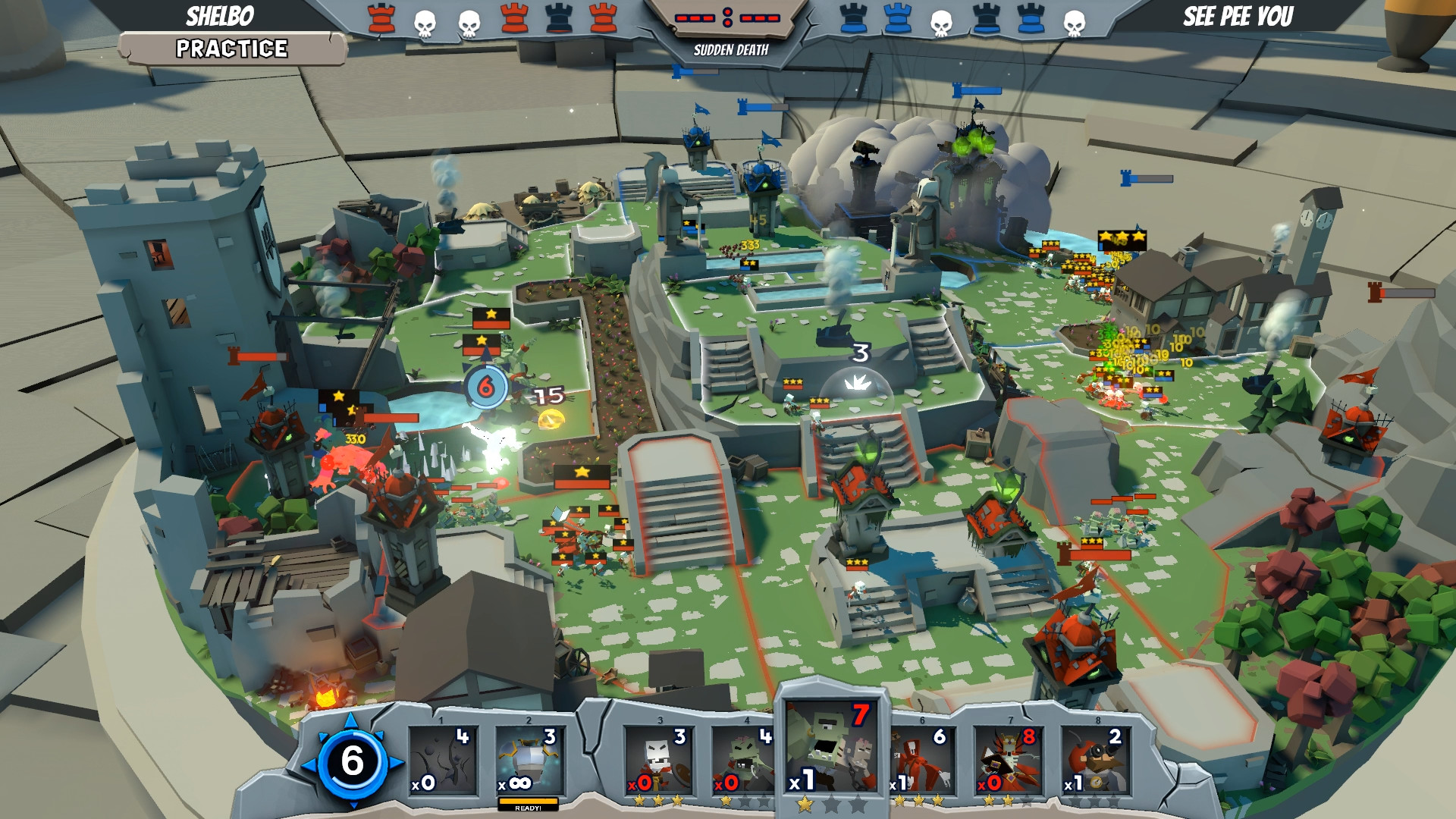Screen dimensions: 1456x819
Task: Select the first star under the raised prisoner card
Action: click(x=805, y=805)
